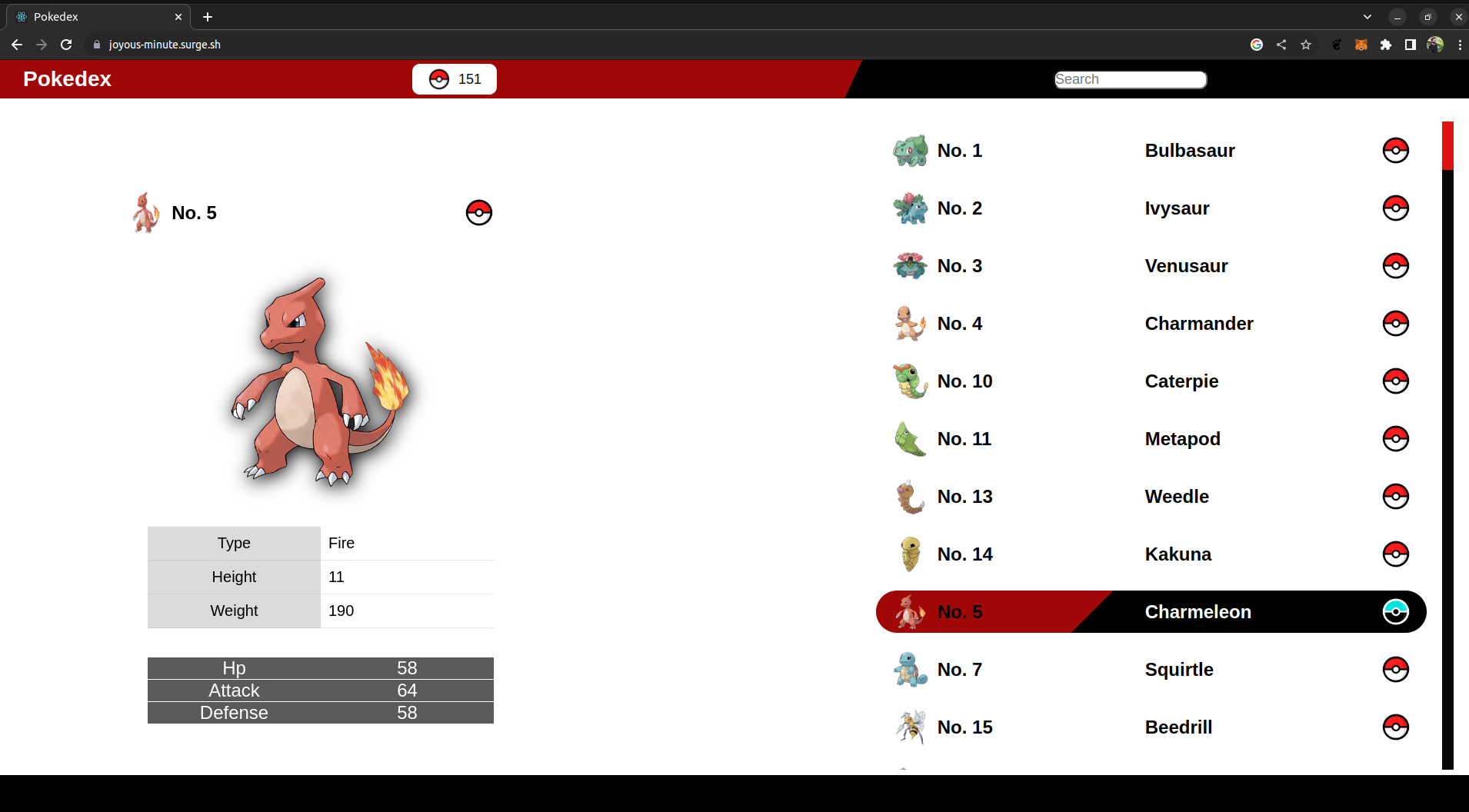The image size is (1469, 812).
Task: Open the browser tab options chevron
Action: point(1367,16)
